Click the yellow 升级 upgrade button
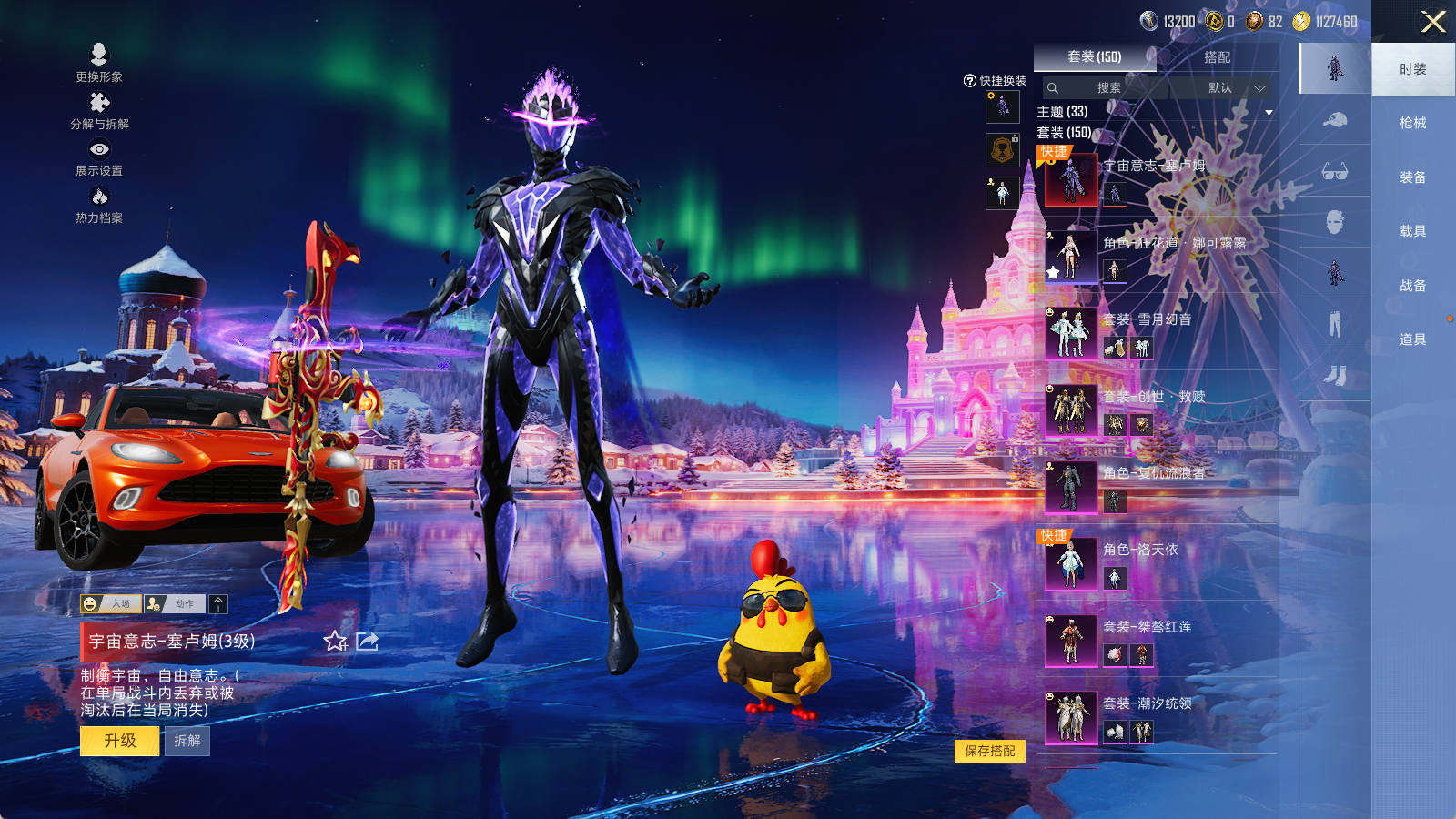 pyautogui.click(x=120, y=741)
